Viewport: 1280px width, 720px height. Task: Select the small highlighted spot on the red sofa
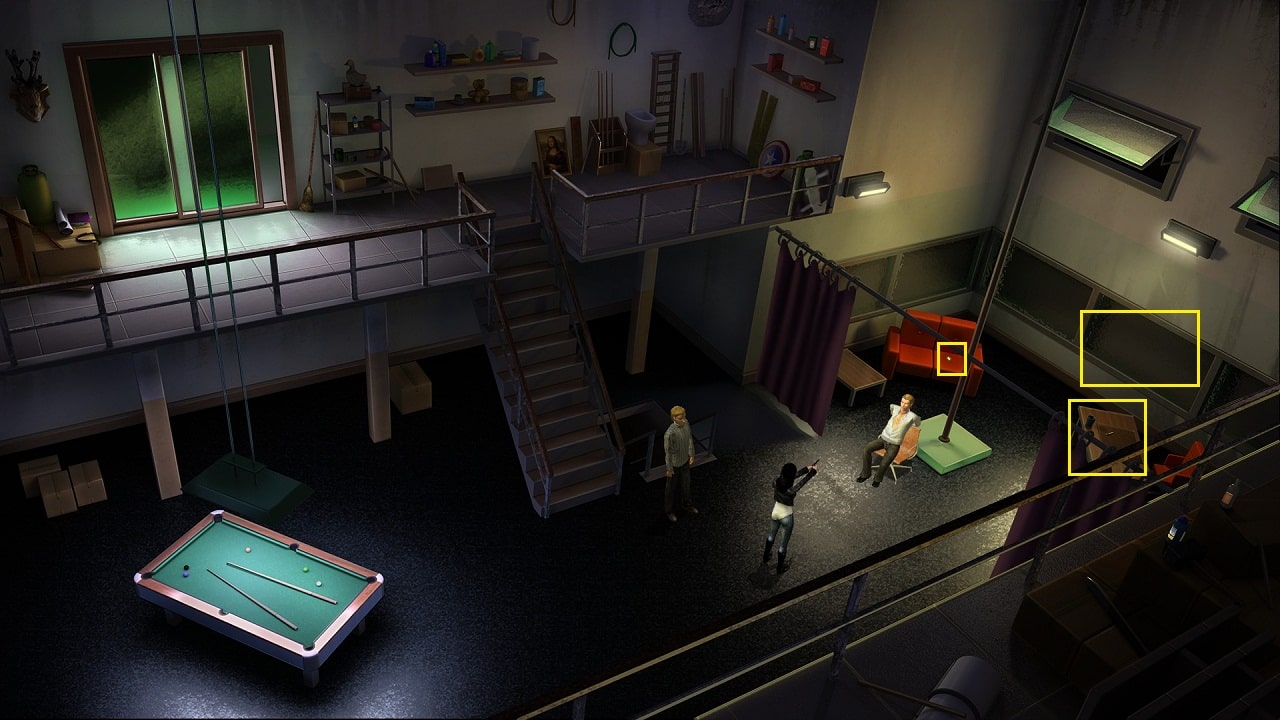pyautogui.click(x=952, y=358)
